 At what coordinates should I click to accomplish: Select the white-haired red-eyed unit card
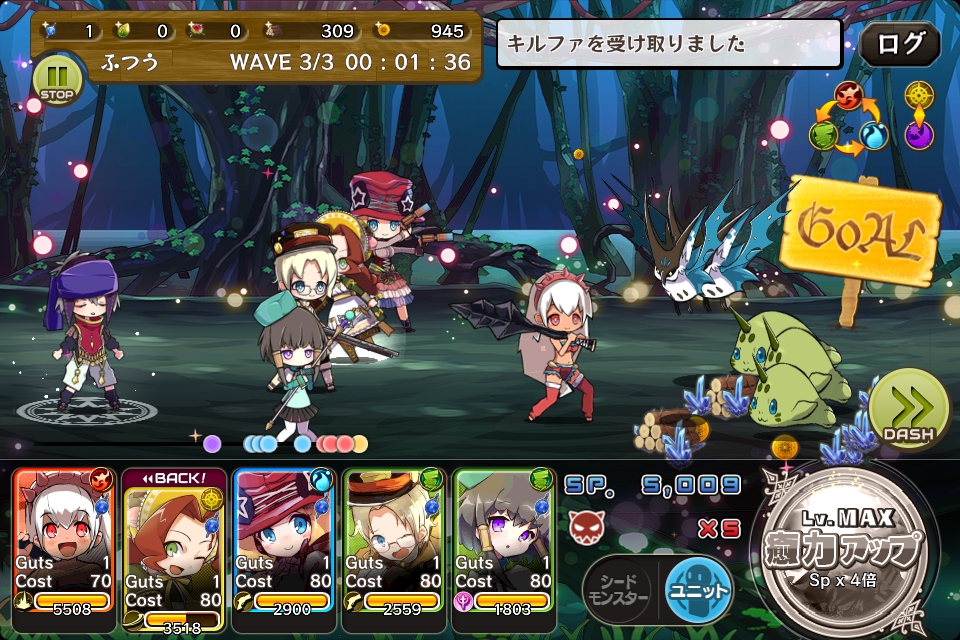point(63,540)
